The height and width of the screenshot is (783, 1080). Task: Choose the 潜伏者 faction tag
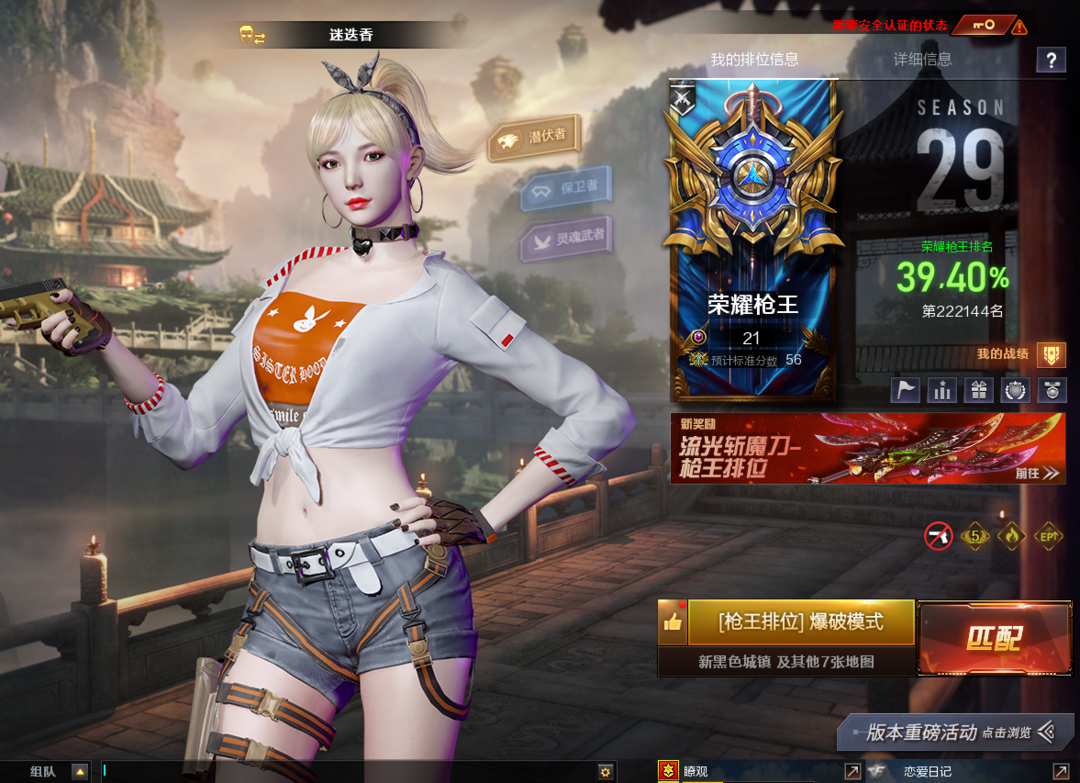click(x=535, y=138)
